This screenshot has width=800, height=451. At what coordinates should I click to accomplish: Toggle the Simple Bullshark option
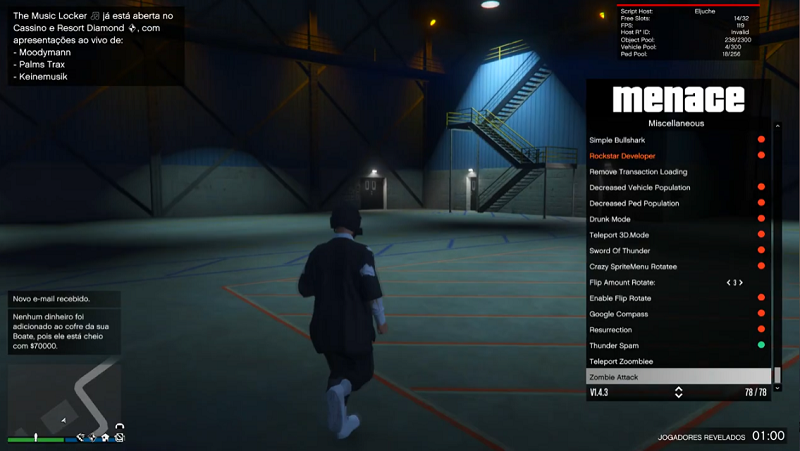click(x=760, y=140)
